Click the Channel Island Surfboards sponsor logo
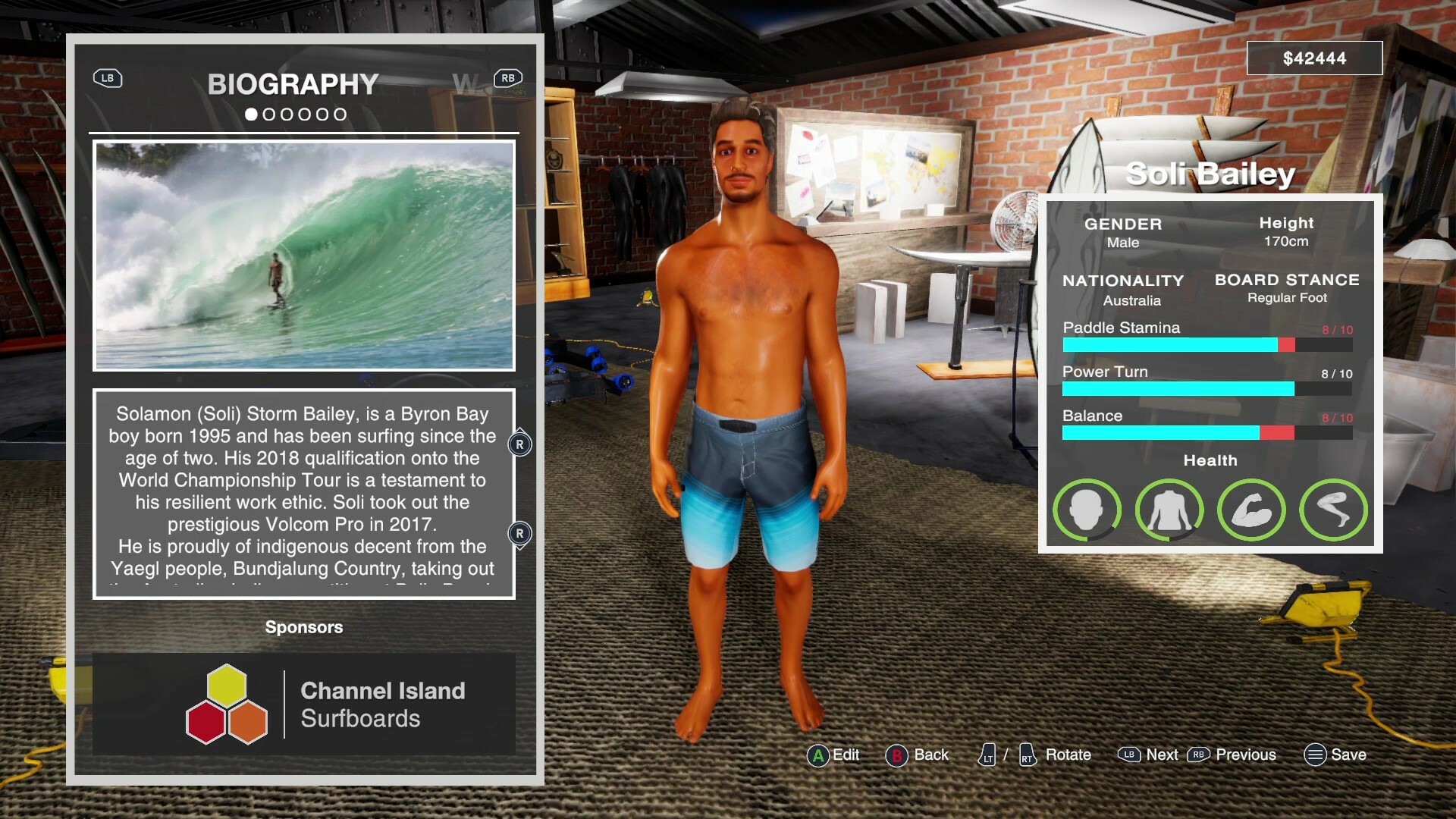This screenshot has width=1456, height=819. pyautogui.click(x=227, y=703)
